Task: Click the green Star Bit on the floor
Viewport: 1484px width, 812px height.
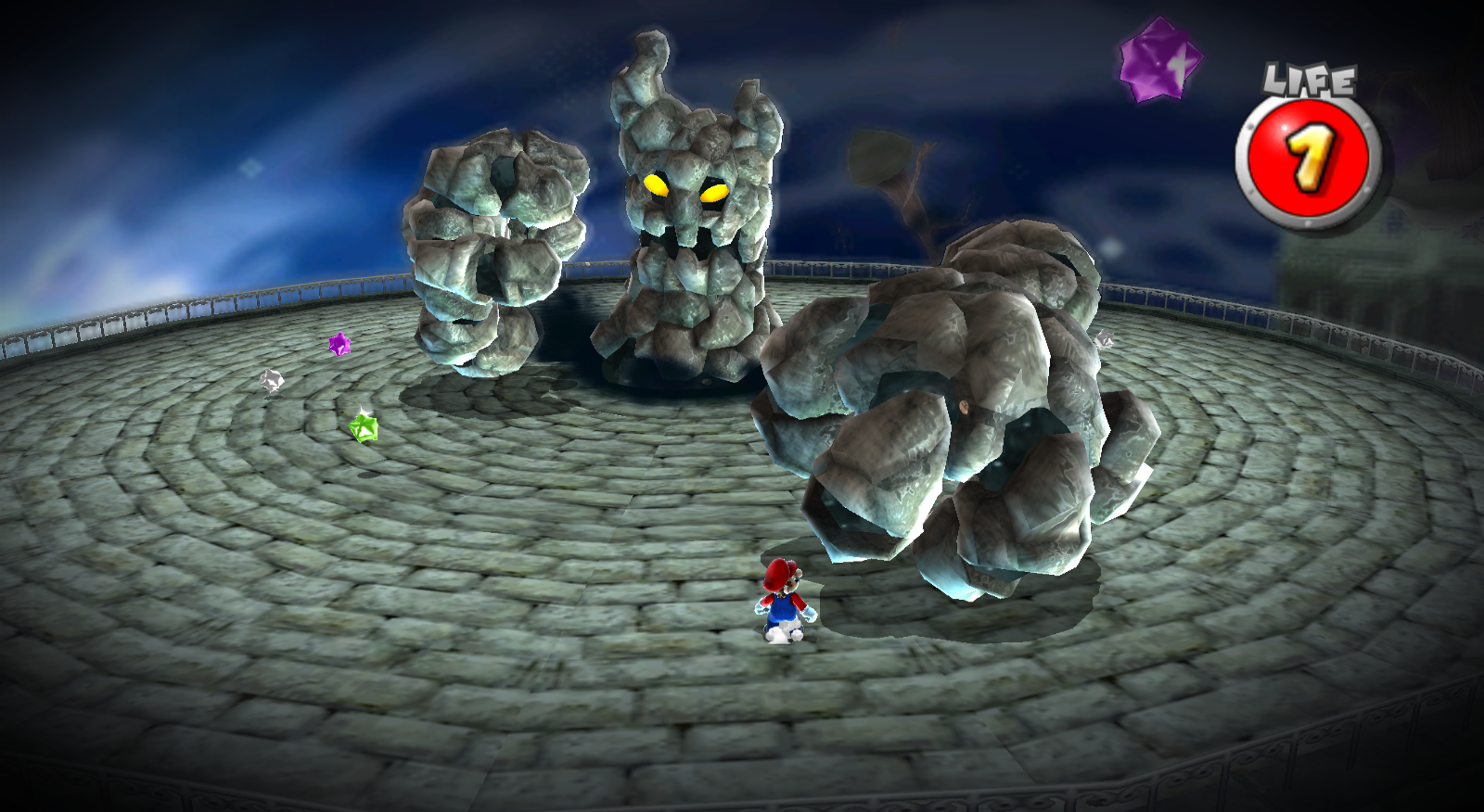Action: tap(362, 425)
